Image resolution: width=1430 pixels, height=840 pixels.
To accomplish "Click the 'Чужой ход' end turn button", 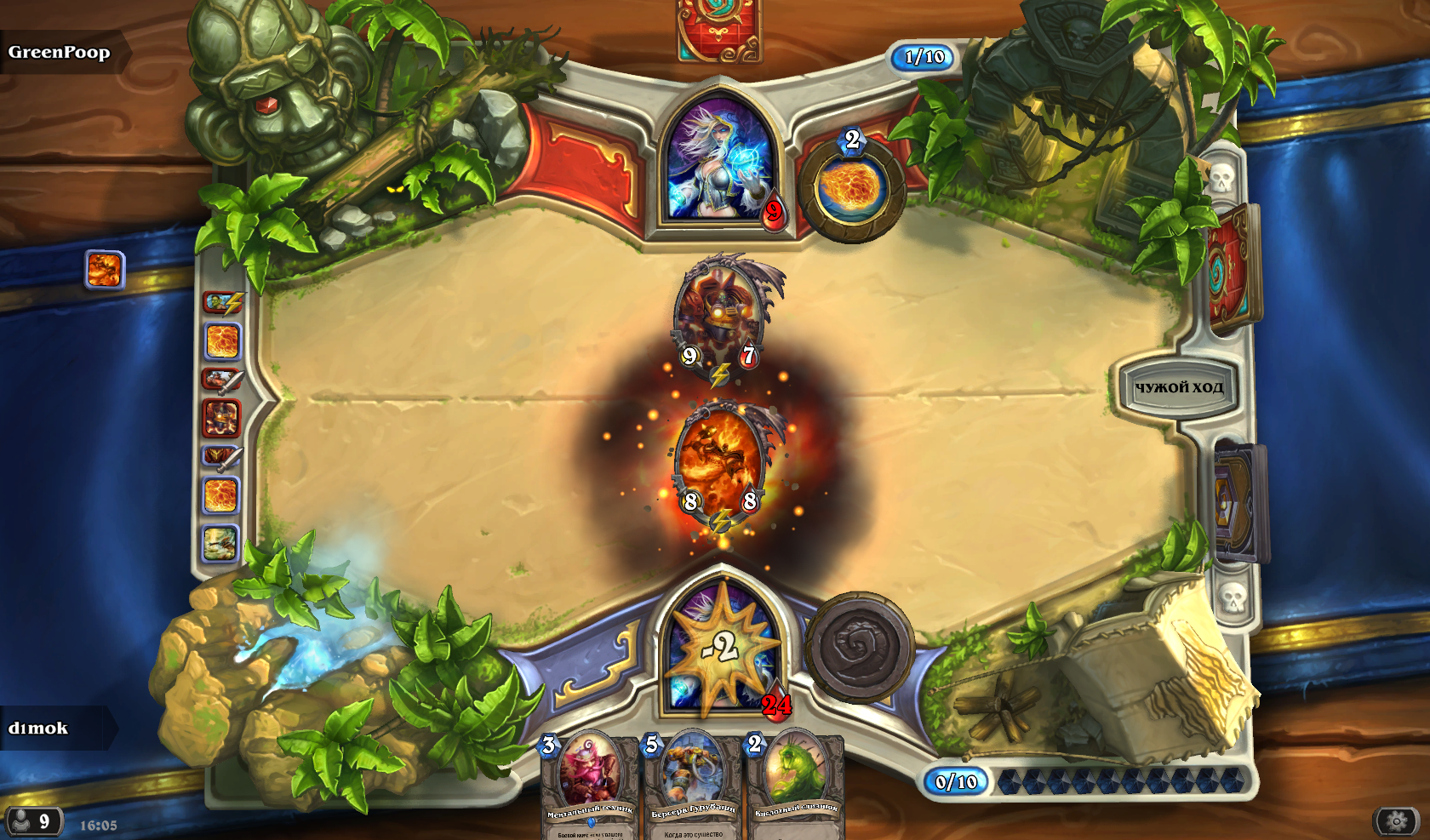I will click(x=1178, y=388).
